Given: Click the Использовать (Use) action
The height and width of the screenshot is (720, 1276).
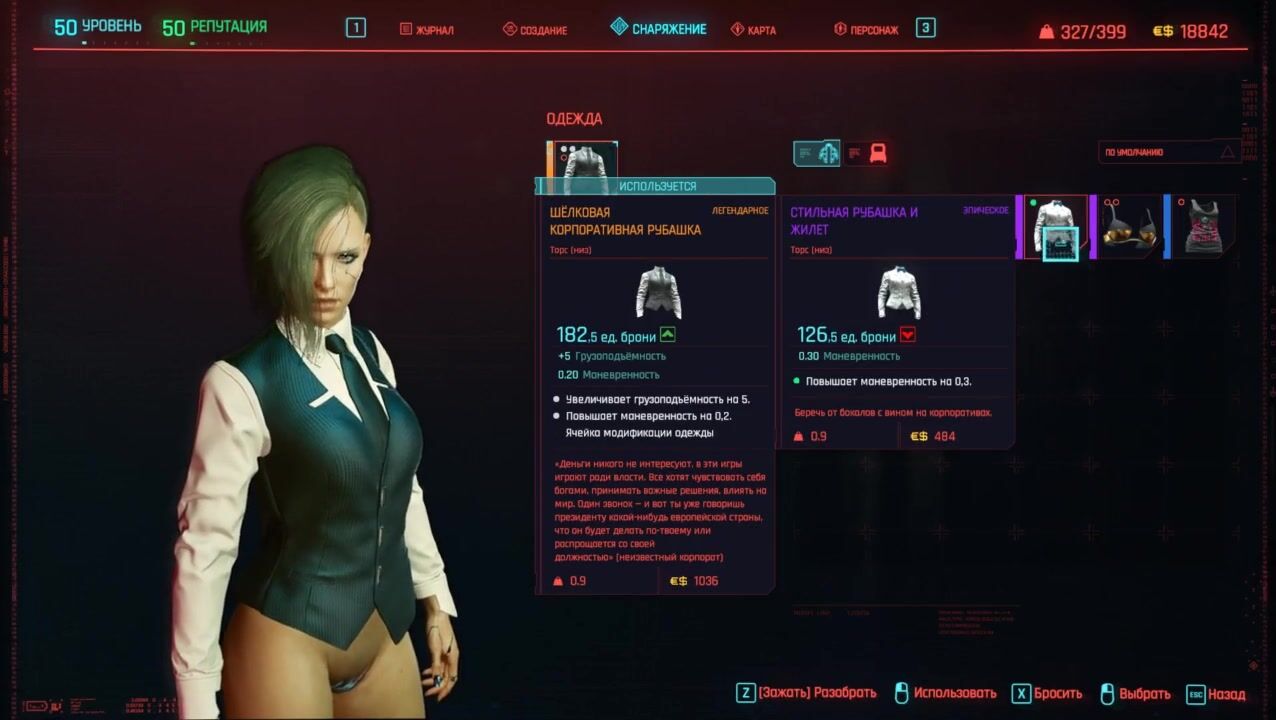Looking at the screenshot, I should (945, 693).
